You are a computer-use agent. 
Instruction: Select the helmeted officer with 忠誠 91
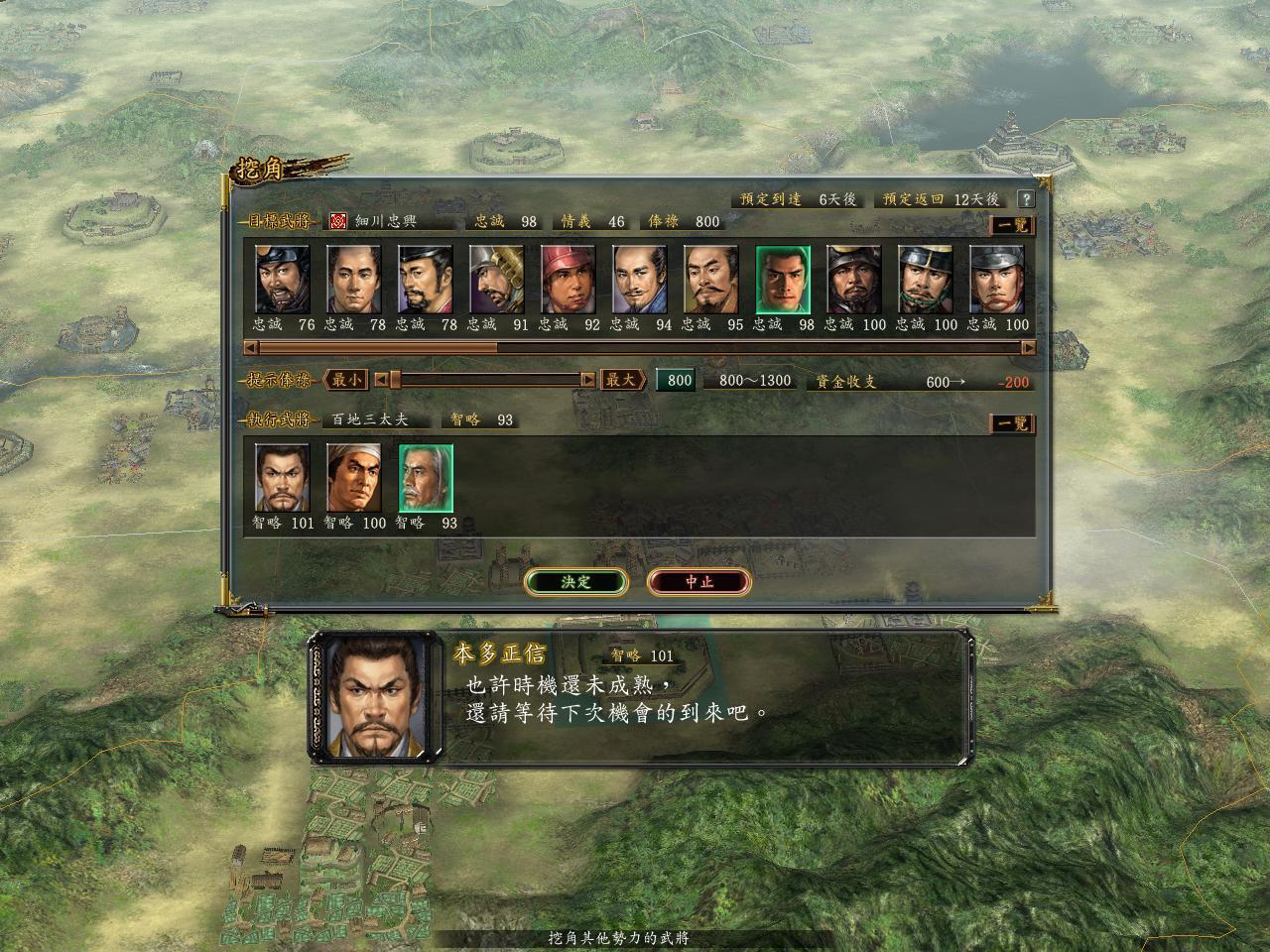click(497, 281)
